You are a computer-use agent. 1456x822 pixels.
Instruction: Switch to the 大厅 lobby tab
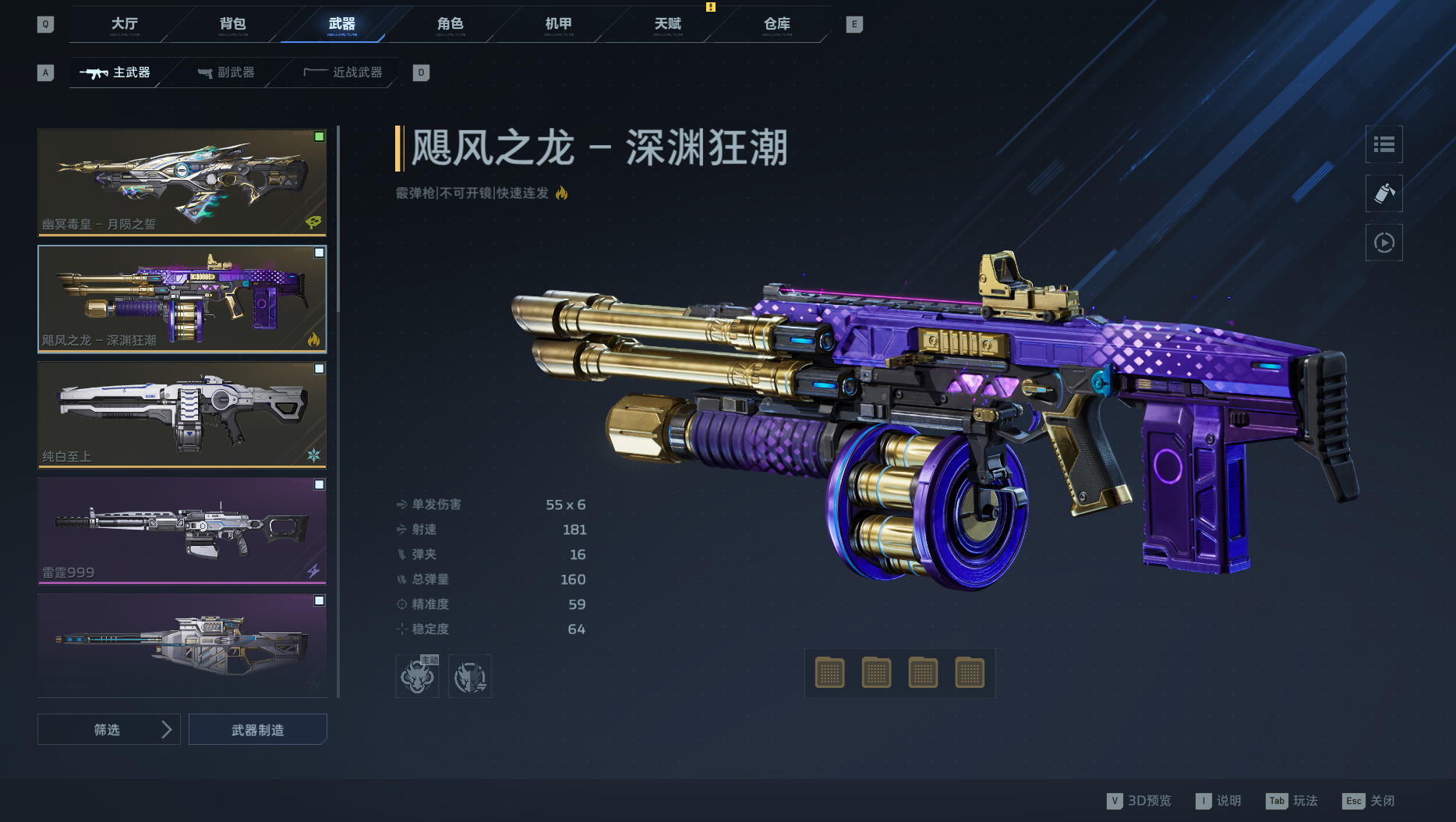pyautogui.click(x=125, y=25)
